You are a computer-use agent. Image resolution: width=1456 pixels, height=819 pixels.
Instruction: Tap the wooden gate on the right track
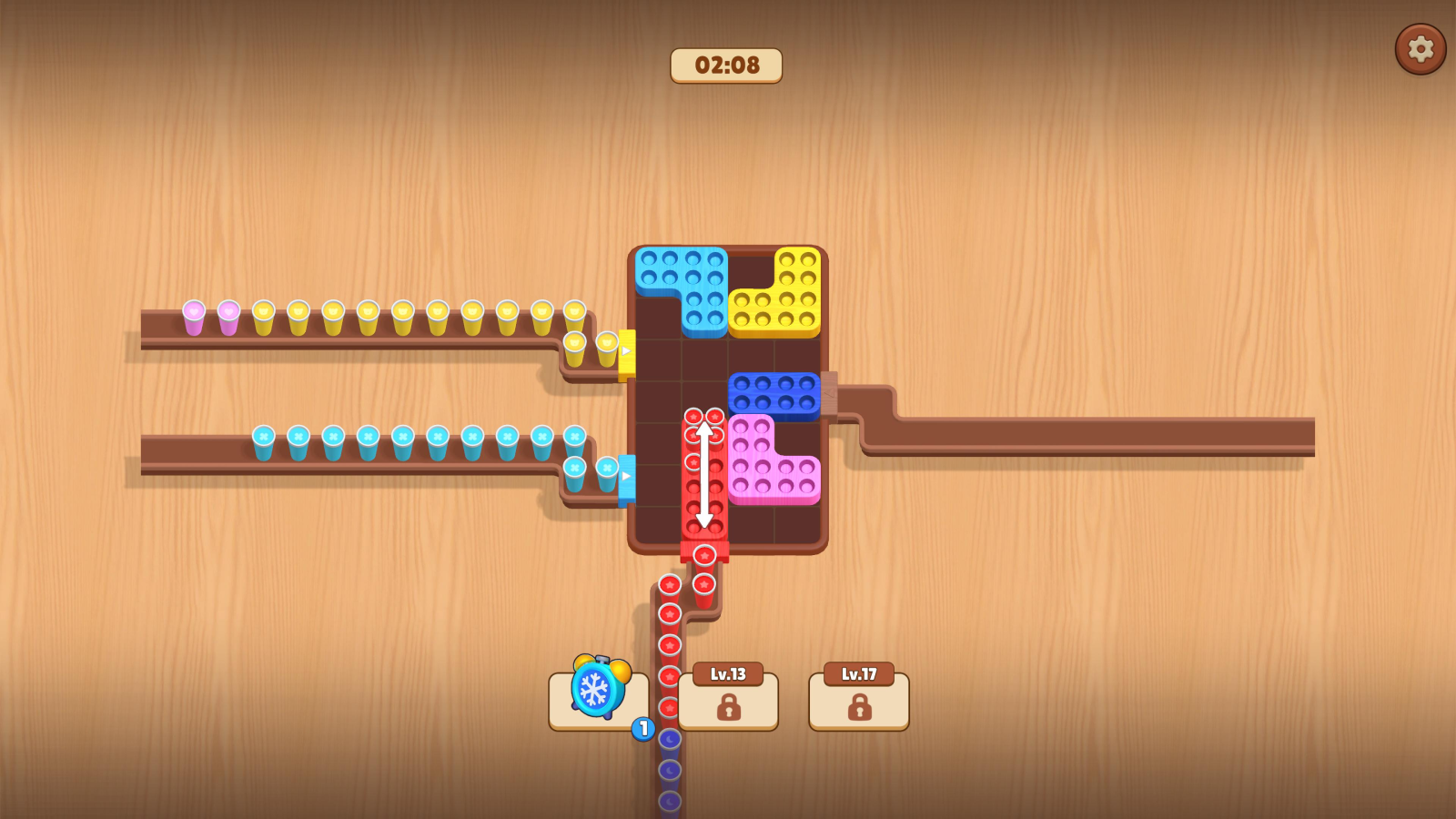pyautogui.click(x=830, y=393)
